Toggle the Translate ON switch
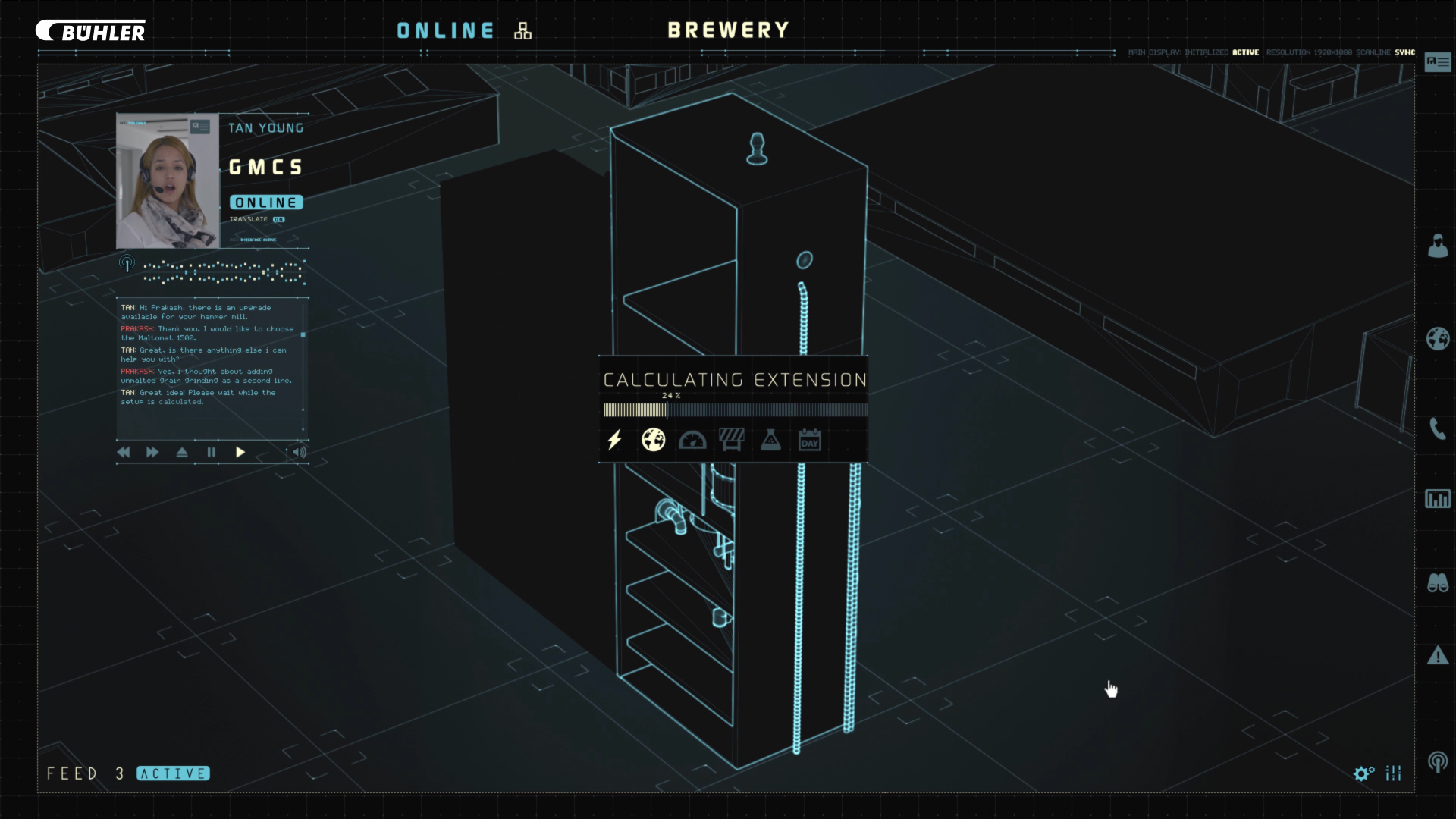Screen dimensions: 1456x819 tap(279, 220)
